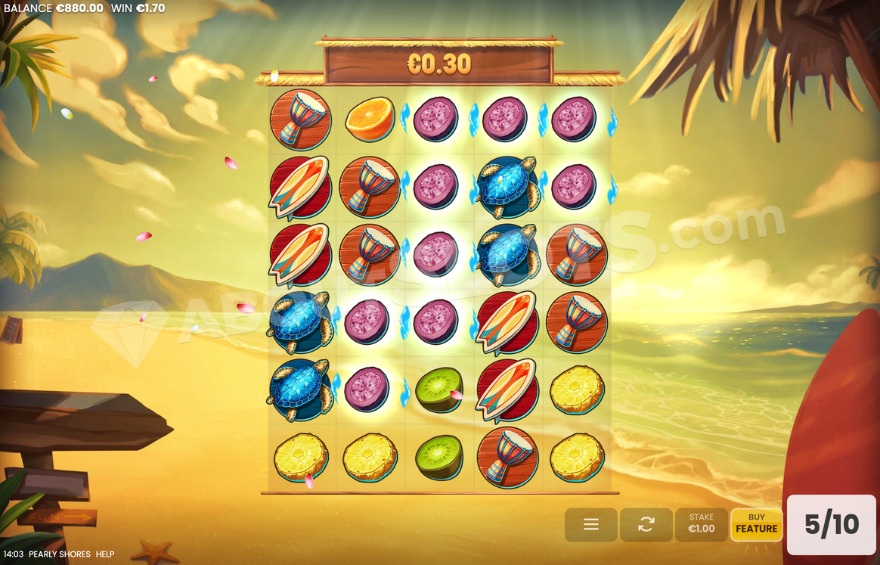Image resolution: width=880 pixels, height=565 pixels.
Task: Change the €1.00 stake amount
Action: 701,524
